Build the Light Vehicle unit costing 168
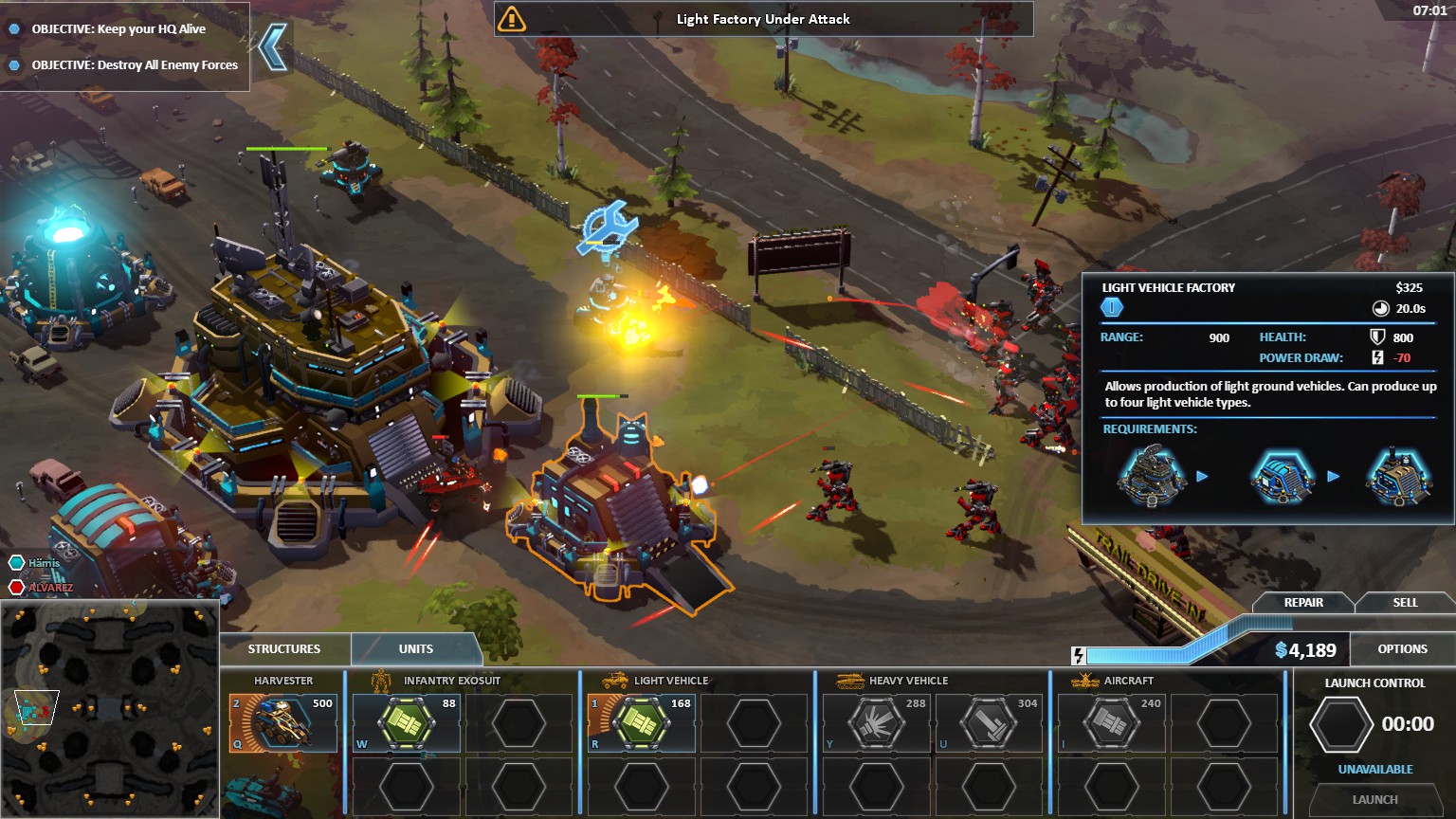Viewport: 1456px width, 819px height. click(x=642, y=724)
